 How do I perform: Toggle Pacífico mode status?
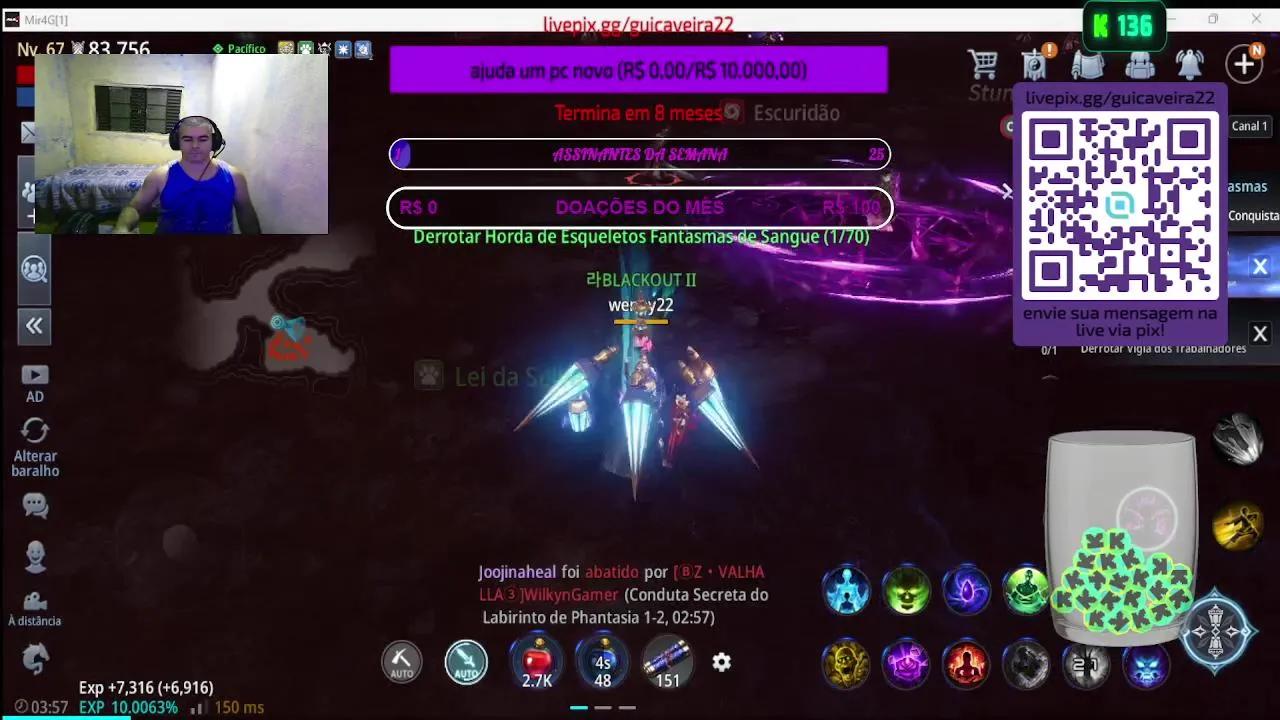pos(237,46)
